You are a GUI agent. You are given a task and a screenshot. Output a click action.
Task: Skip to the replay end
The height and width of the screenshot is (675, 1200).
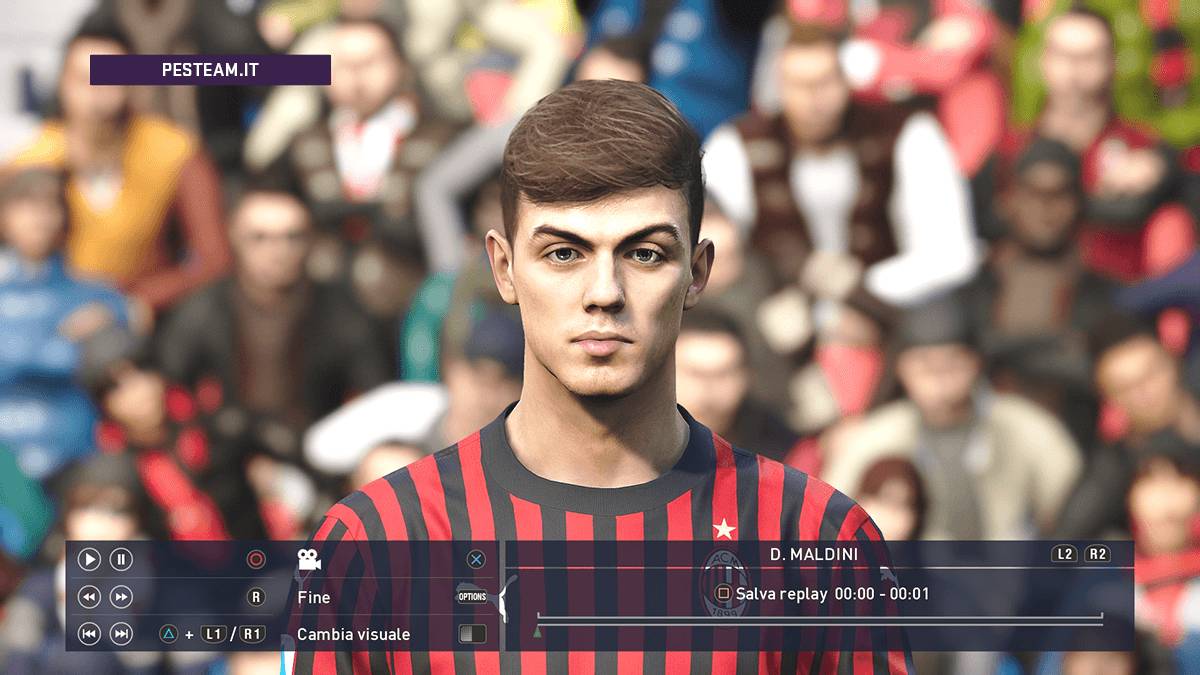tap(121, 634)
